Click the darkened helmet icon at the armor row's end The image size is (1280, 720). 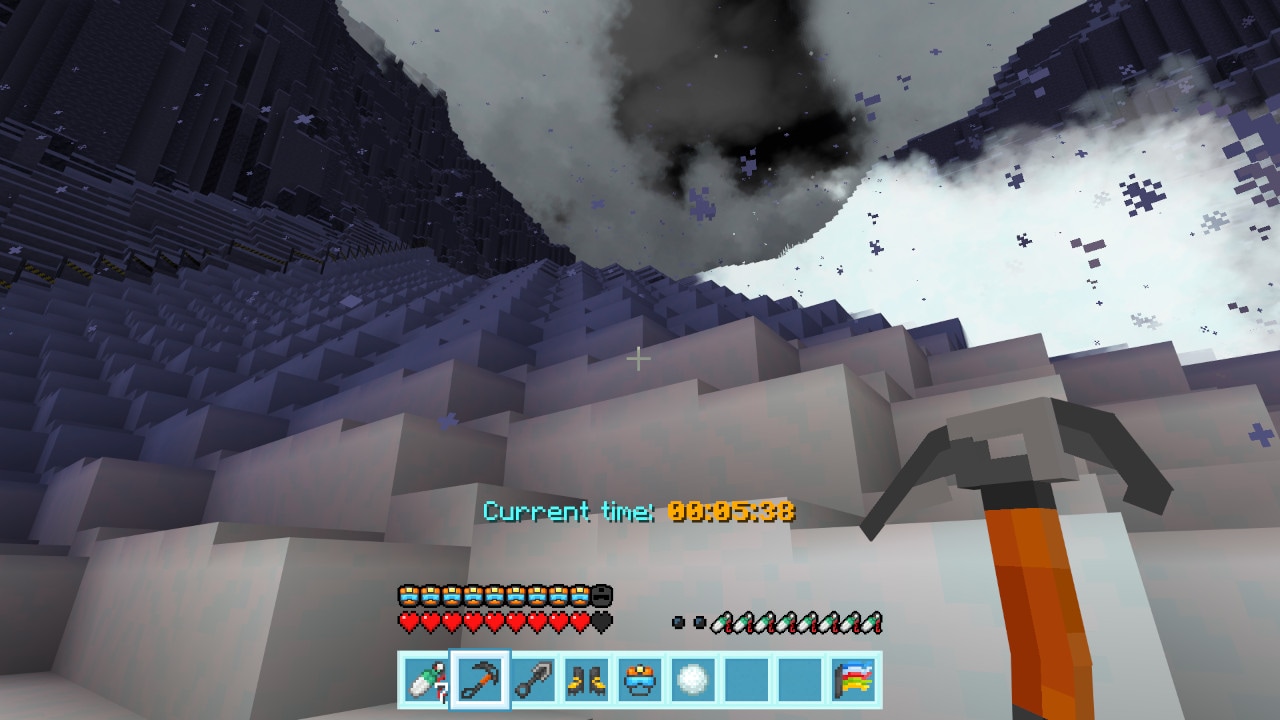600,594
